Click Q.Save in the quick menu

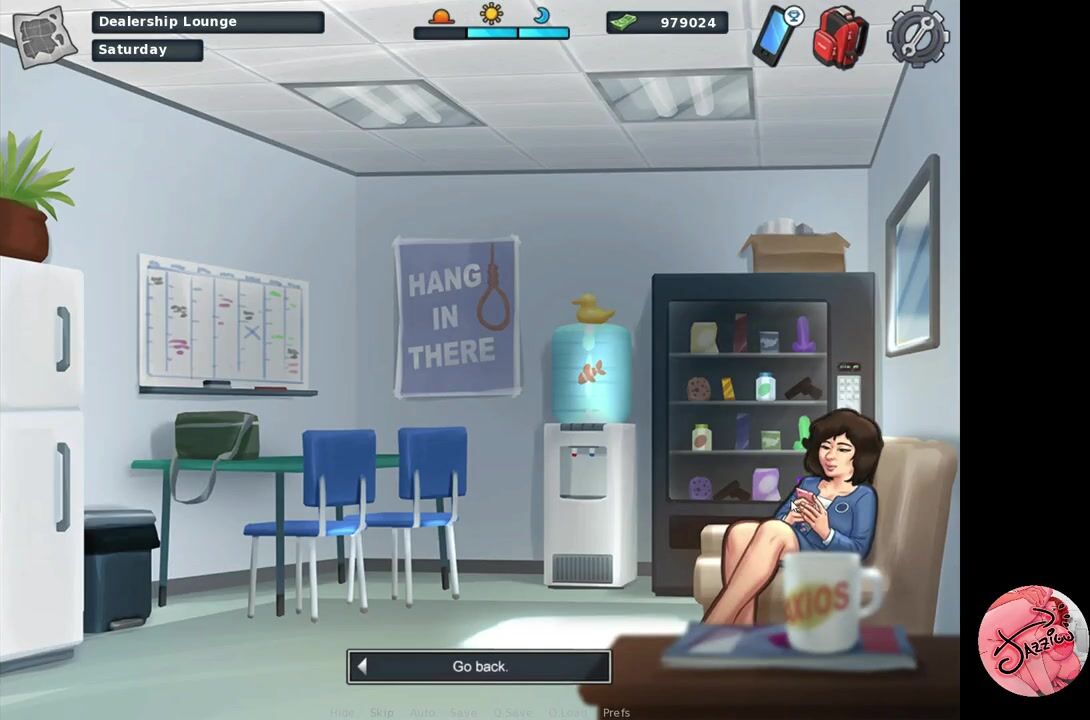pyautogui.click(x=512, y=713)
